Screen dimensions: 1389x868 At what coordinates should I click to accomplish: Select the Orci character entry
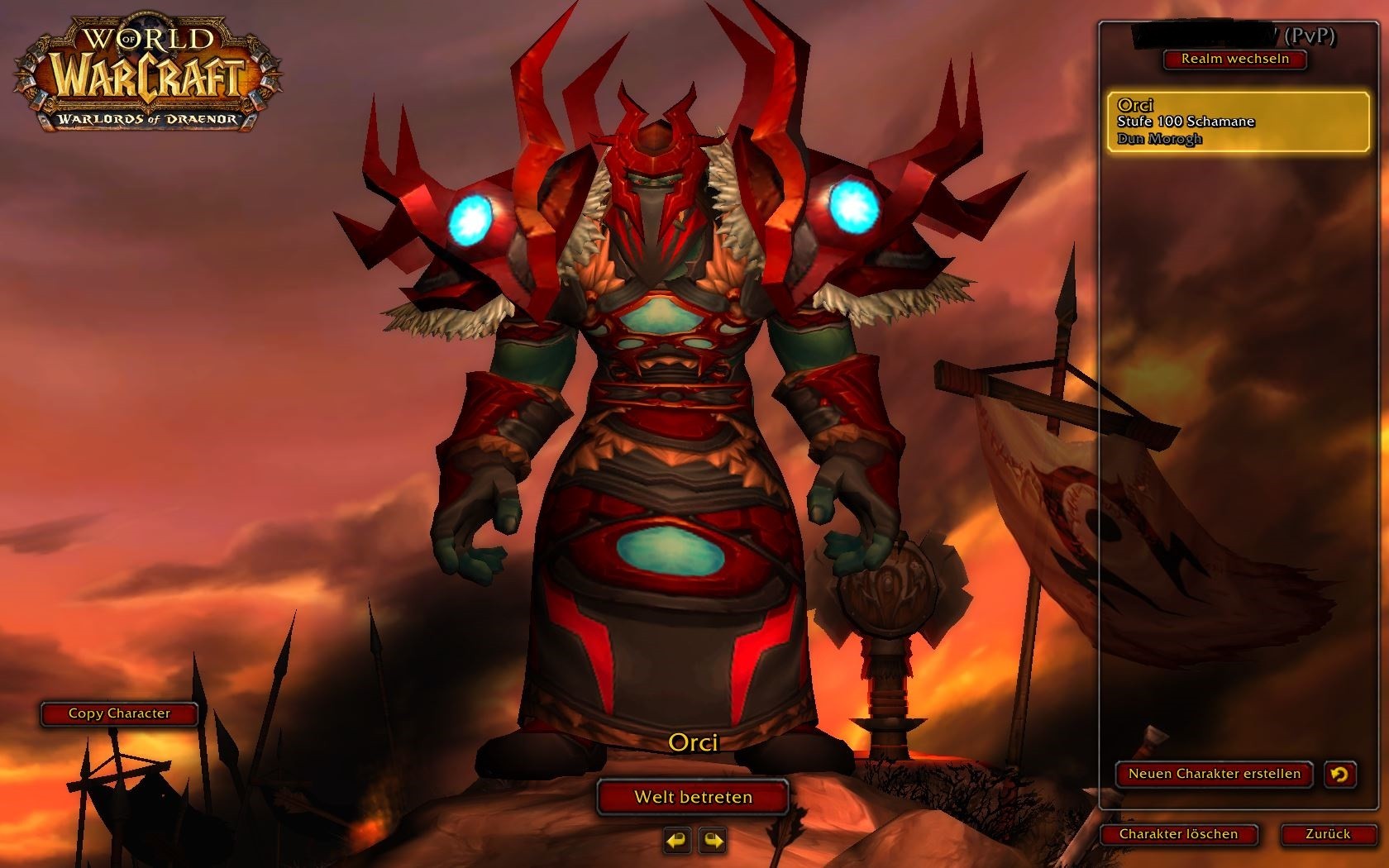pos(1238,122)
